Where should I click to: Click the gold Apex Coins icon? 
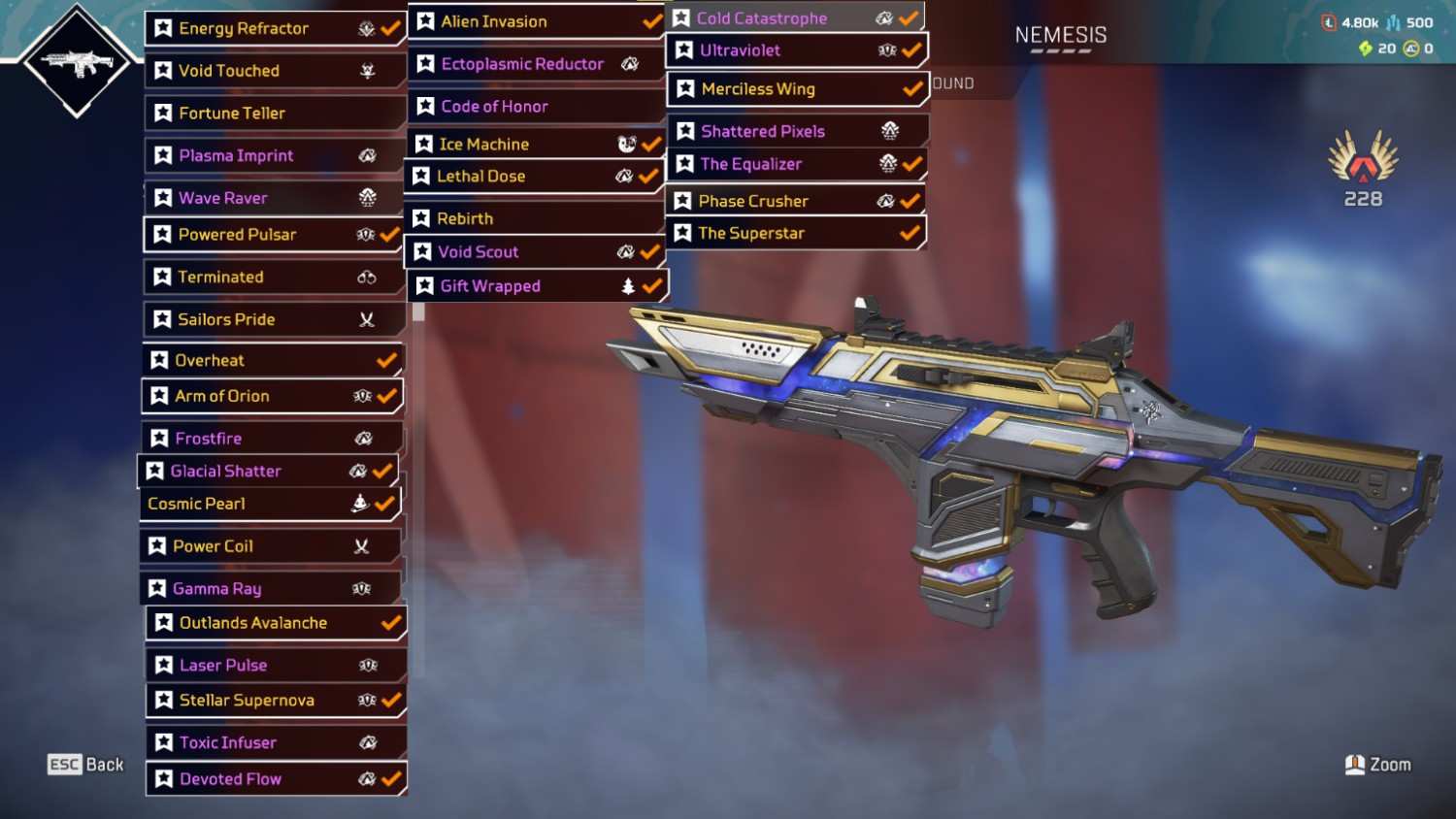[1409, 49]
